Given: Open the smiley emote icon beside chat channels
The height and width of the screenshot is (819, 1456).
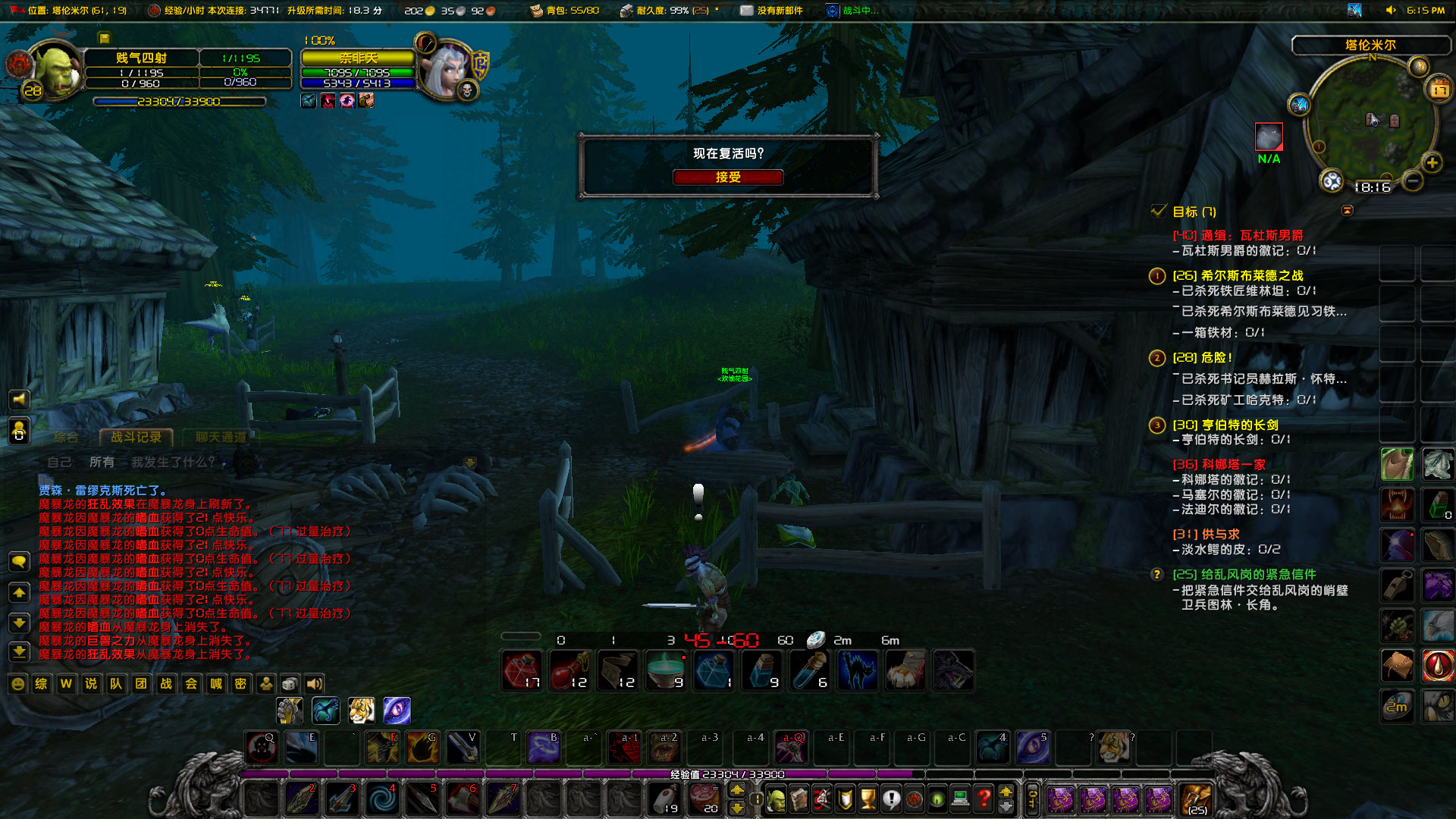Looking at the screenshot, I should 17,684.
